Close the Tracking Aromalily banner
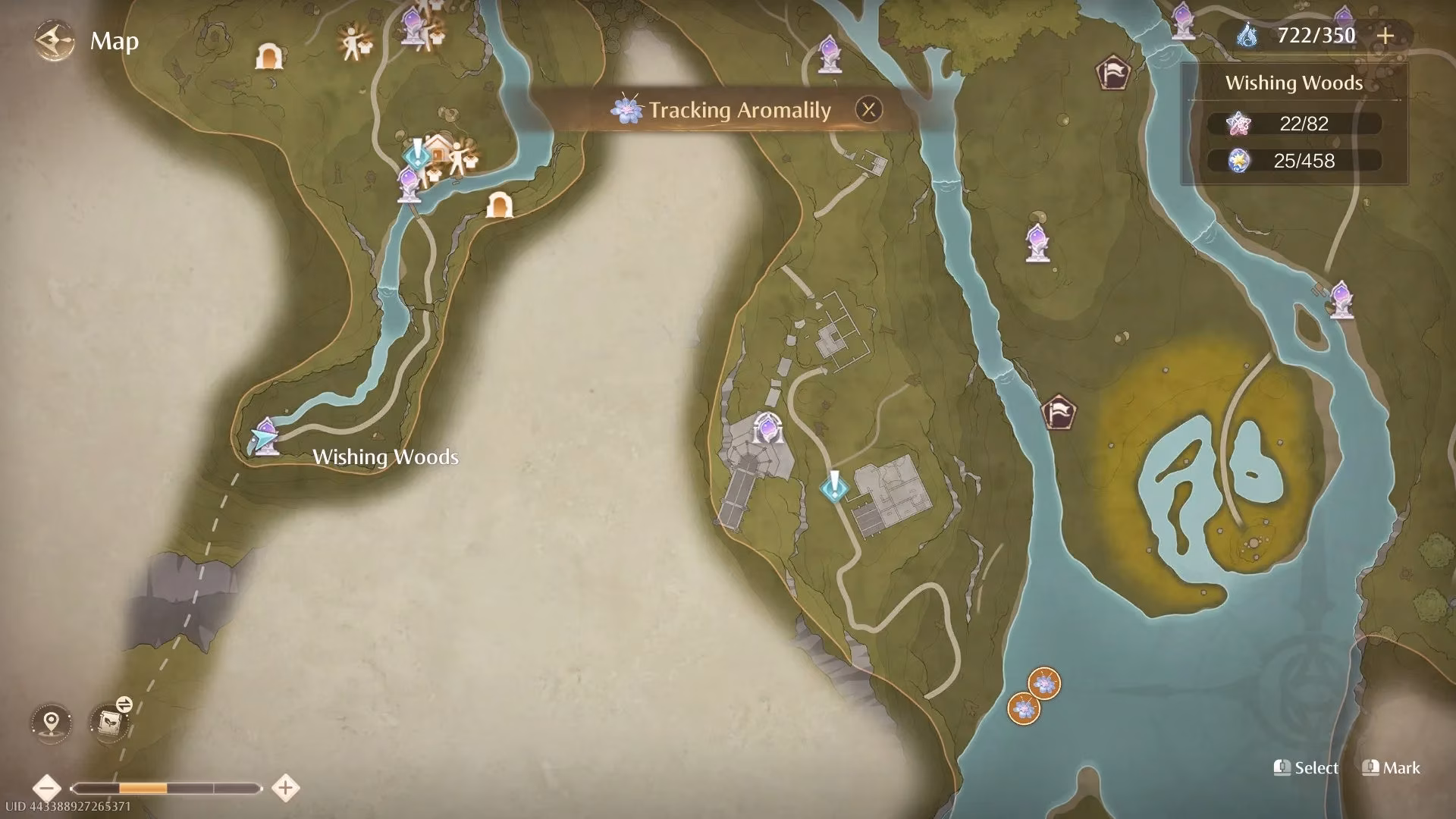Screen dimensions: 1456x819 [x=868, y=110]
